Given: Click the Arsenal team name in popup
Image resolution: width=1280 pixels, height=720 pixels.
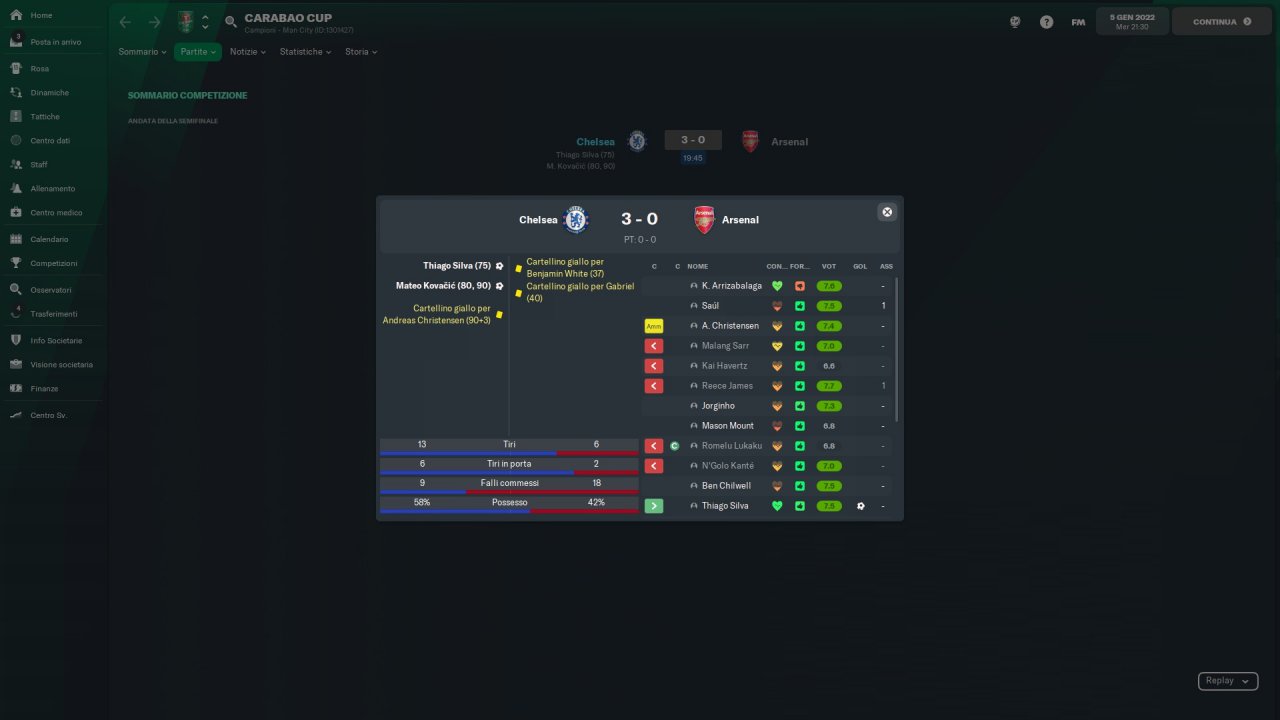Looking at the screenshot, I should coord(740,220).
